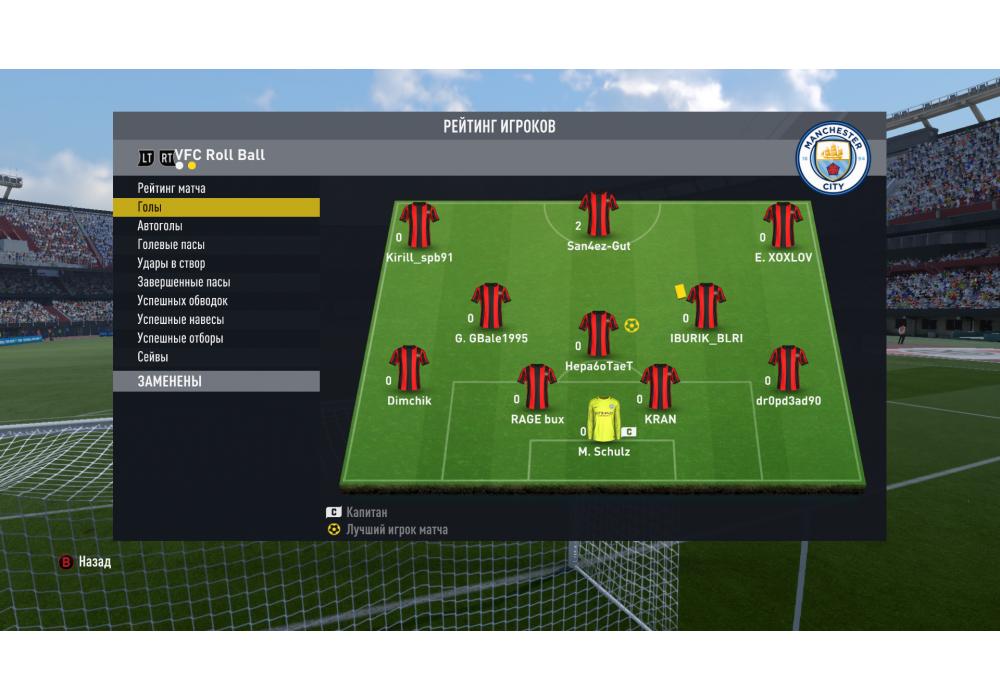Show the Автоголы statistic

coord(160,226)
